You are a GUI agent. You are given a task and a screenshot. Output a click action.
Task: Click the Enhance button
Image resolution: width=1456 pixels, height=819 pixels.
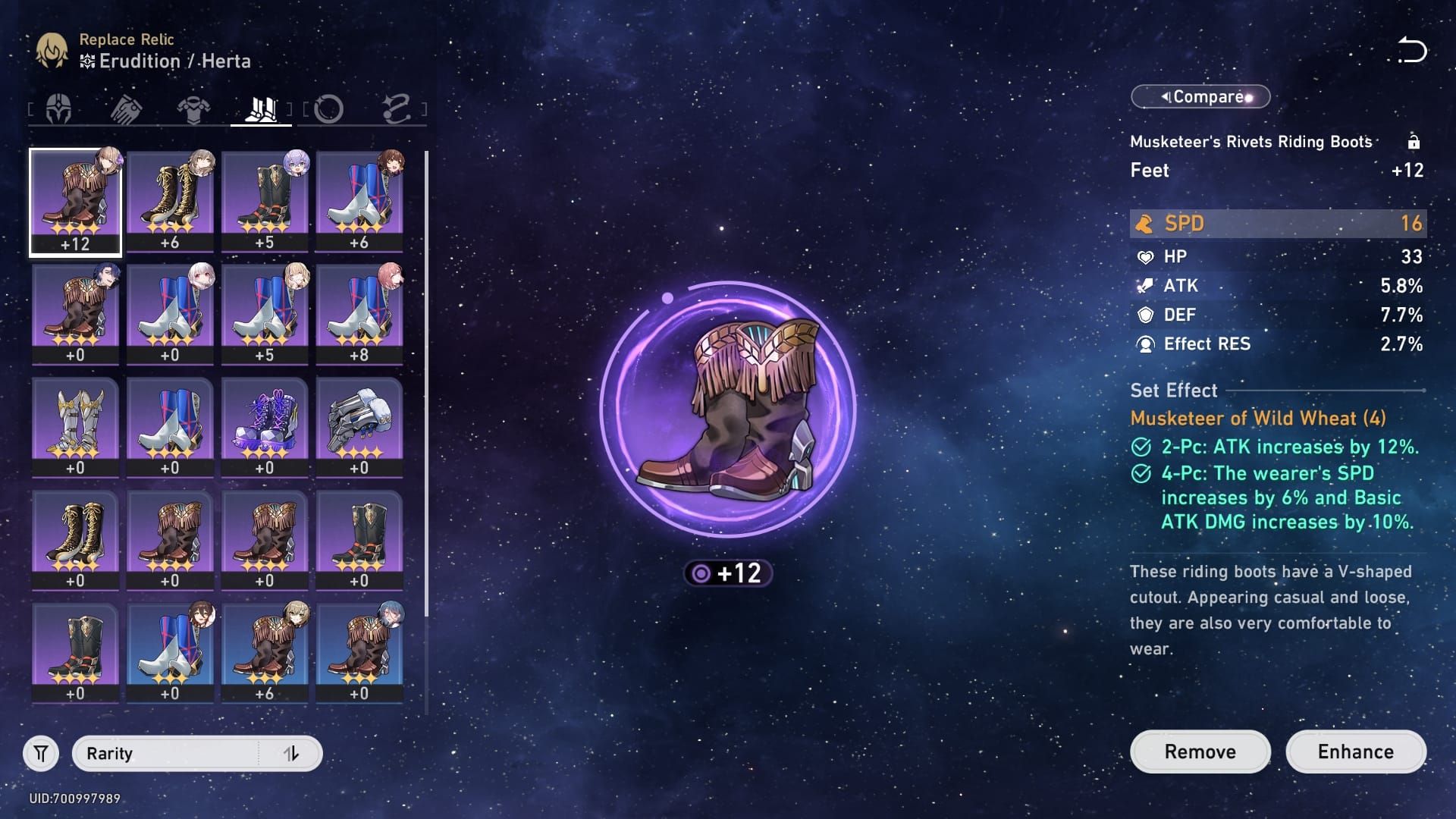tap(1356, 752)
